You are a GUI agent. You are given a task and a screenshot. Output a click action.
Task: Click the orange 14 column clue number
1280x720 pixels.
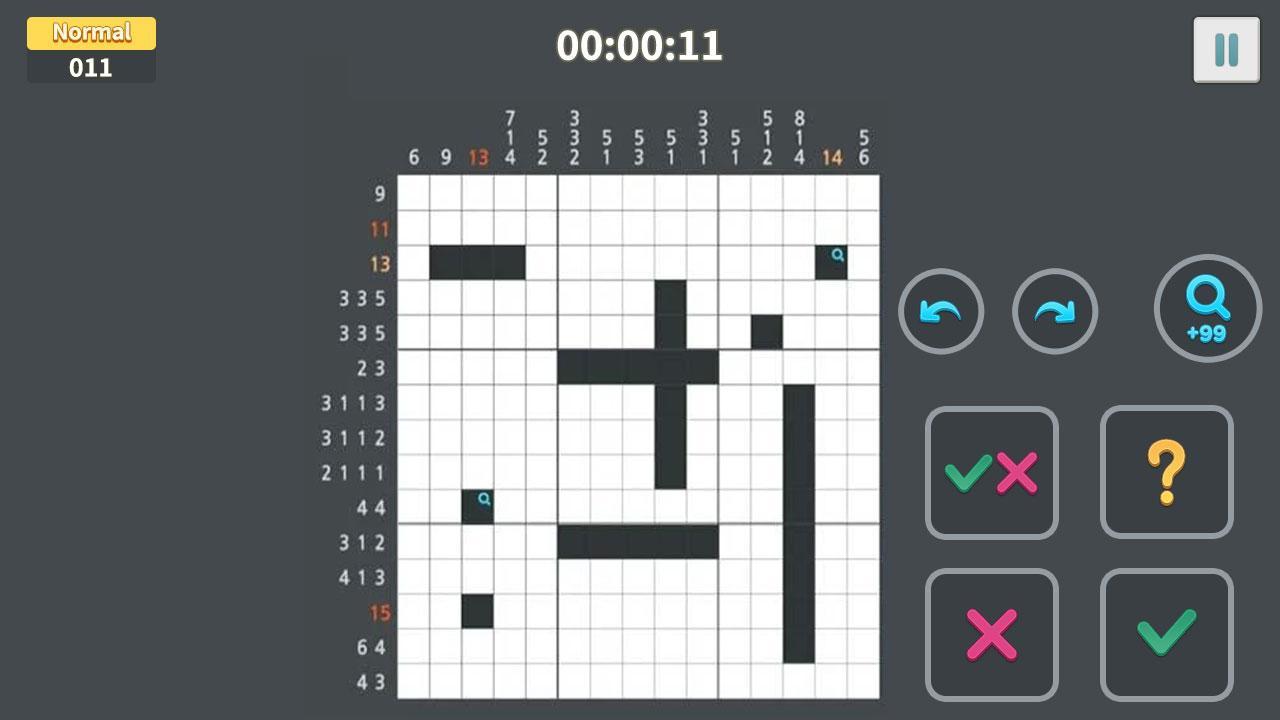click(x=833, y=156)
